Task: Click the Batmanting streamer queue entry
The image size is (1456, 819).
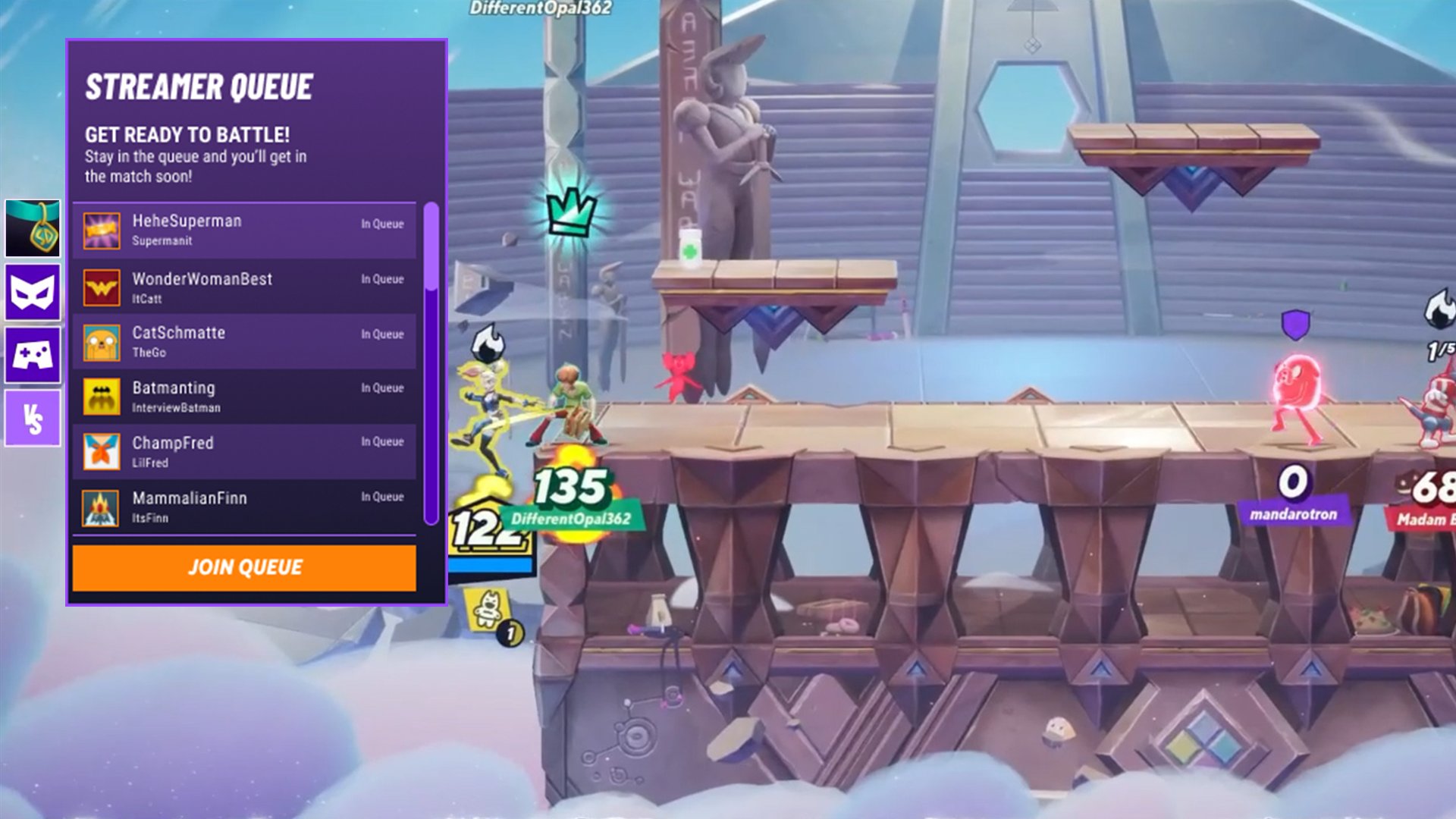Action: click(243, 396)
